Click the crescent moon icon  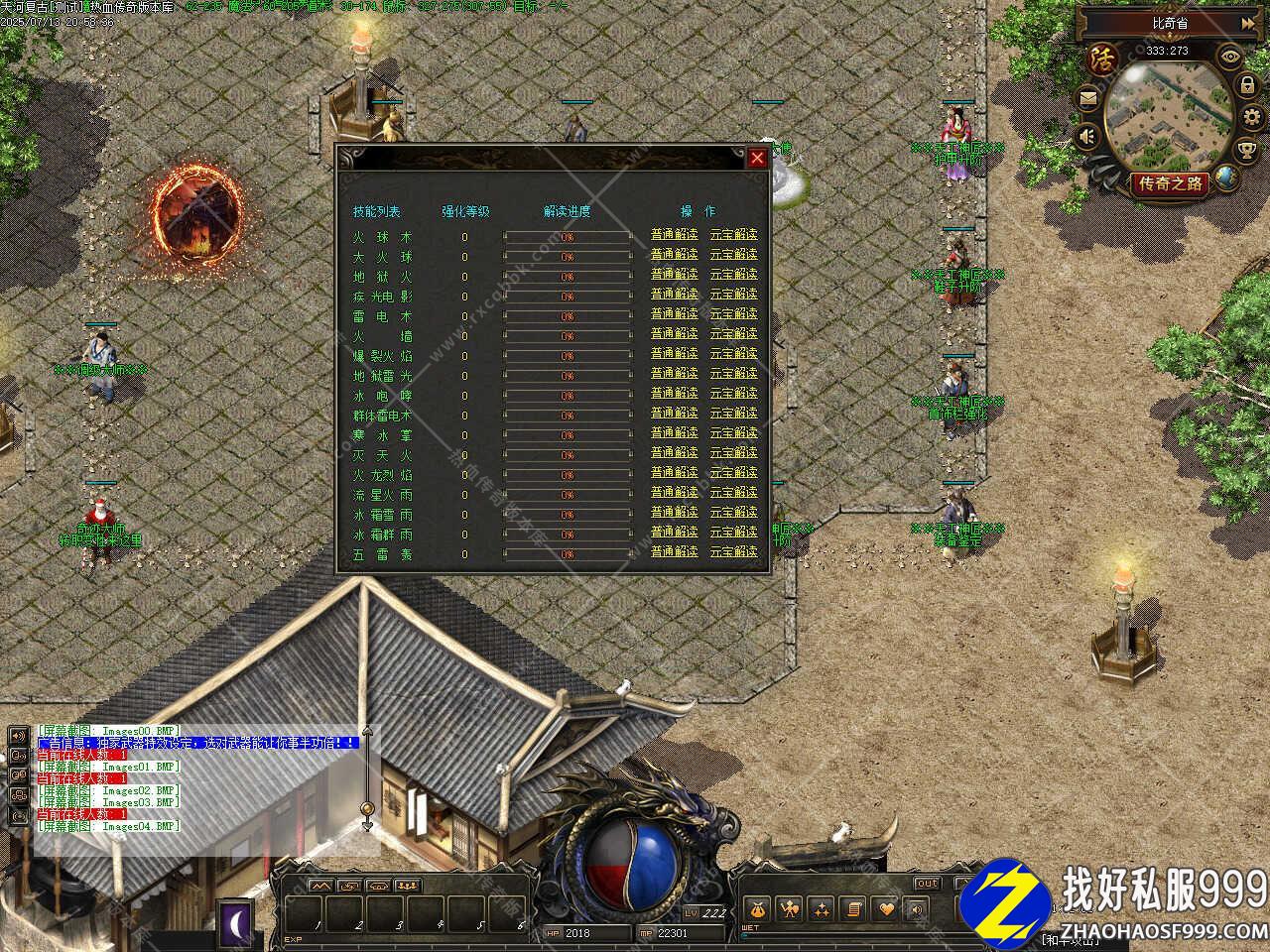coord(236,921)
